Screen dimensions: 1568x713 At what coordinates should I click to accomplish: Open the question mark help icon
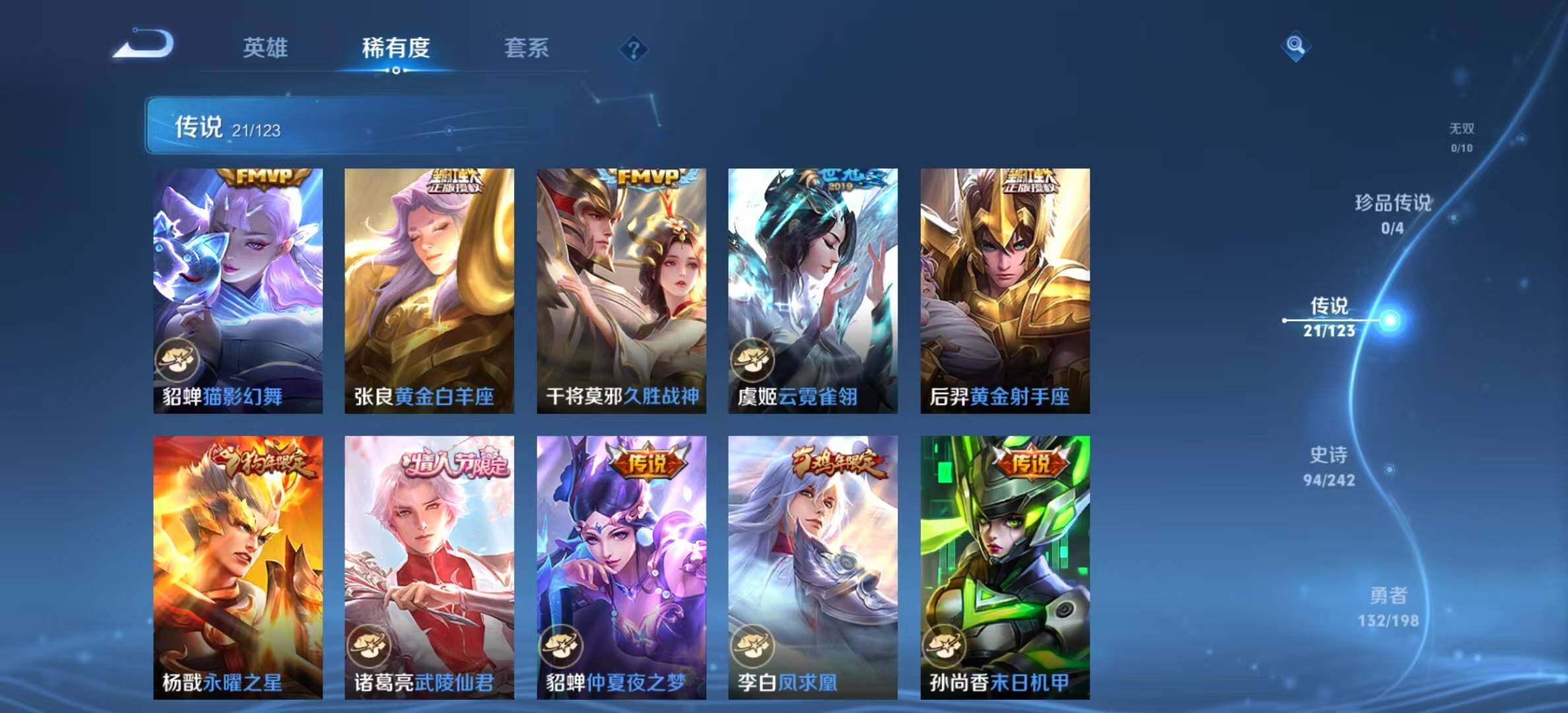tap(633, 49)
